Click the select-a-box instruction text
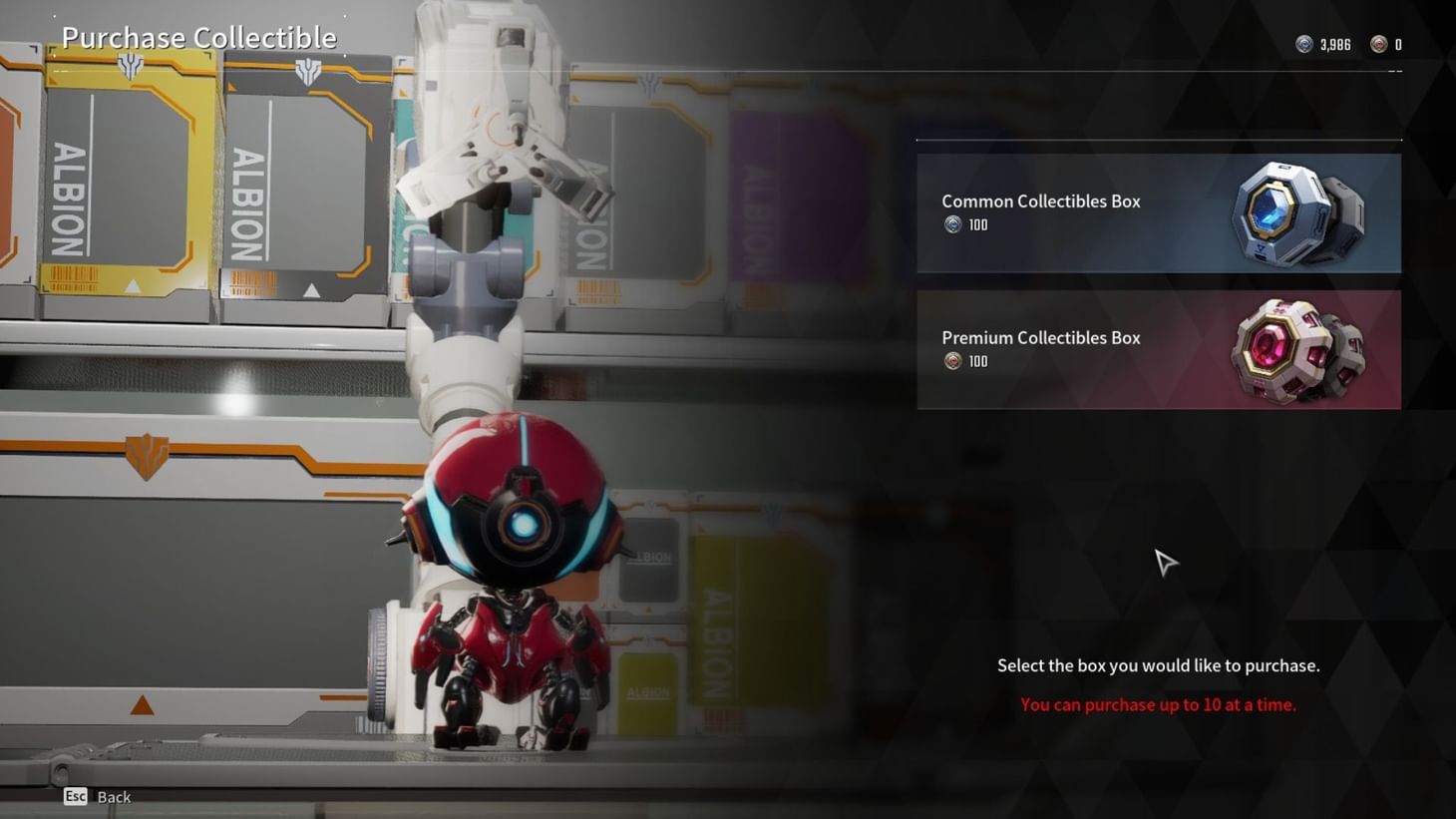Viewport: 1456px width, 819px height. click(x=1157, y=665)
